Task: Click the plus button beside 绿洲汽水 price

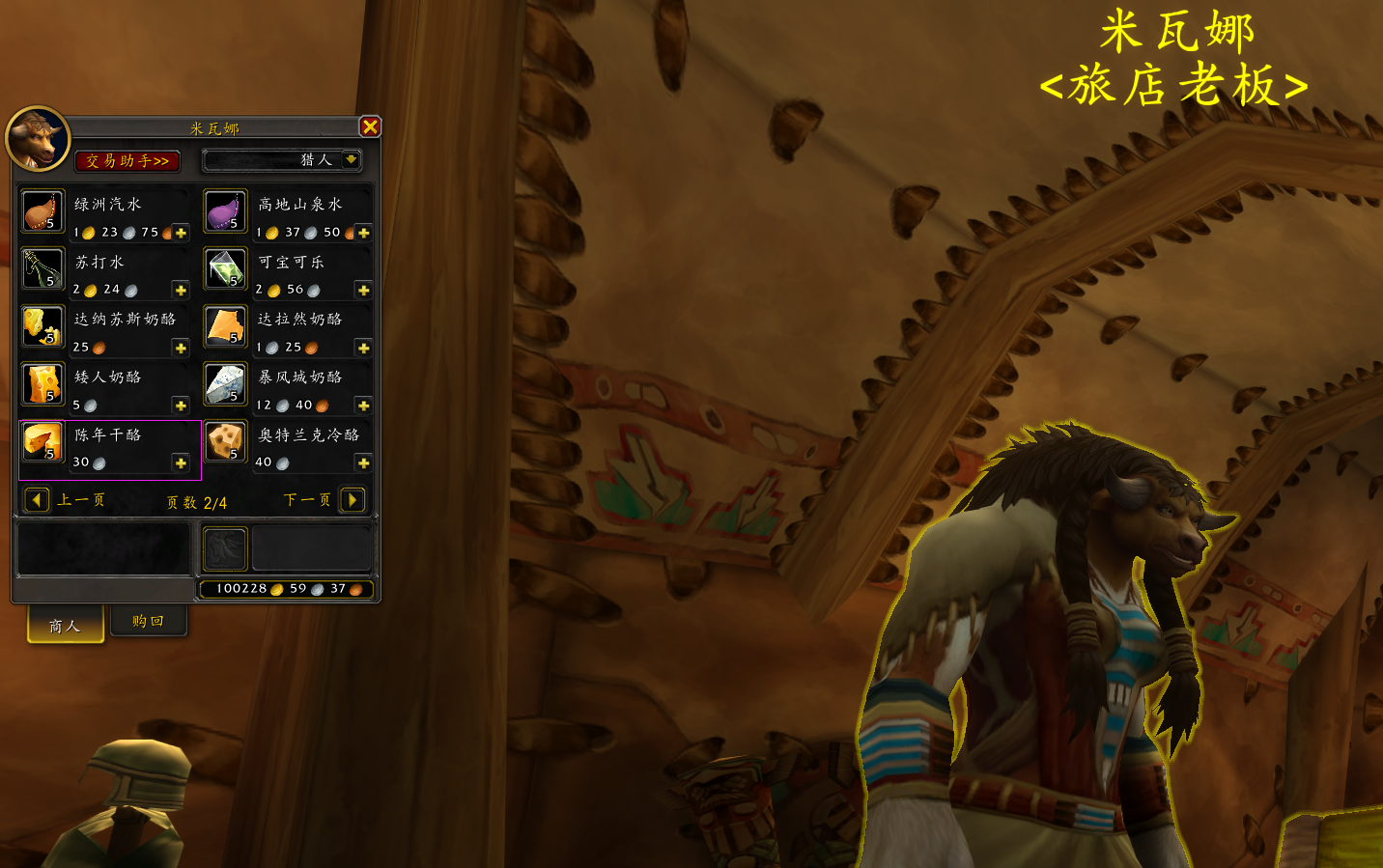Action: click(181, 233)
